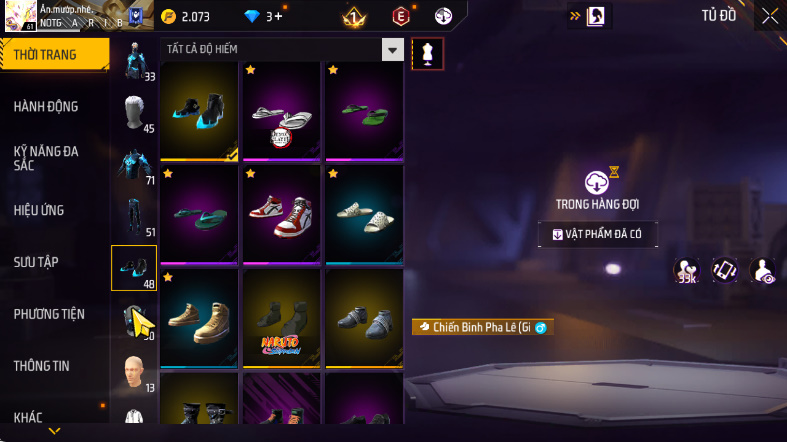Open the pants subcategory icon

pos(133,217)
